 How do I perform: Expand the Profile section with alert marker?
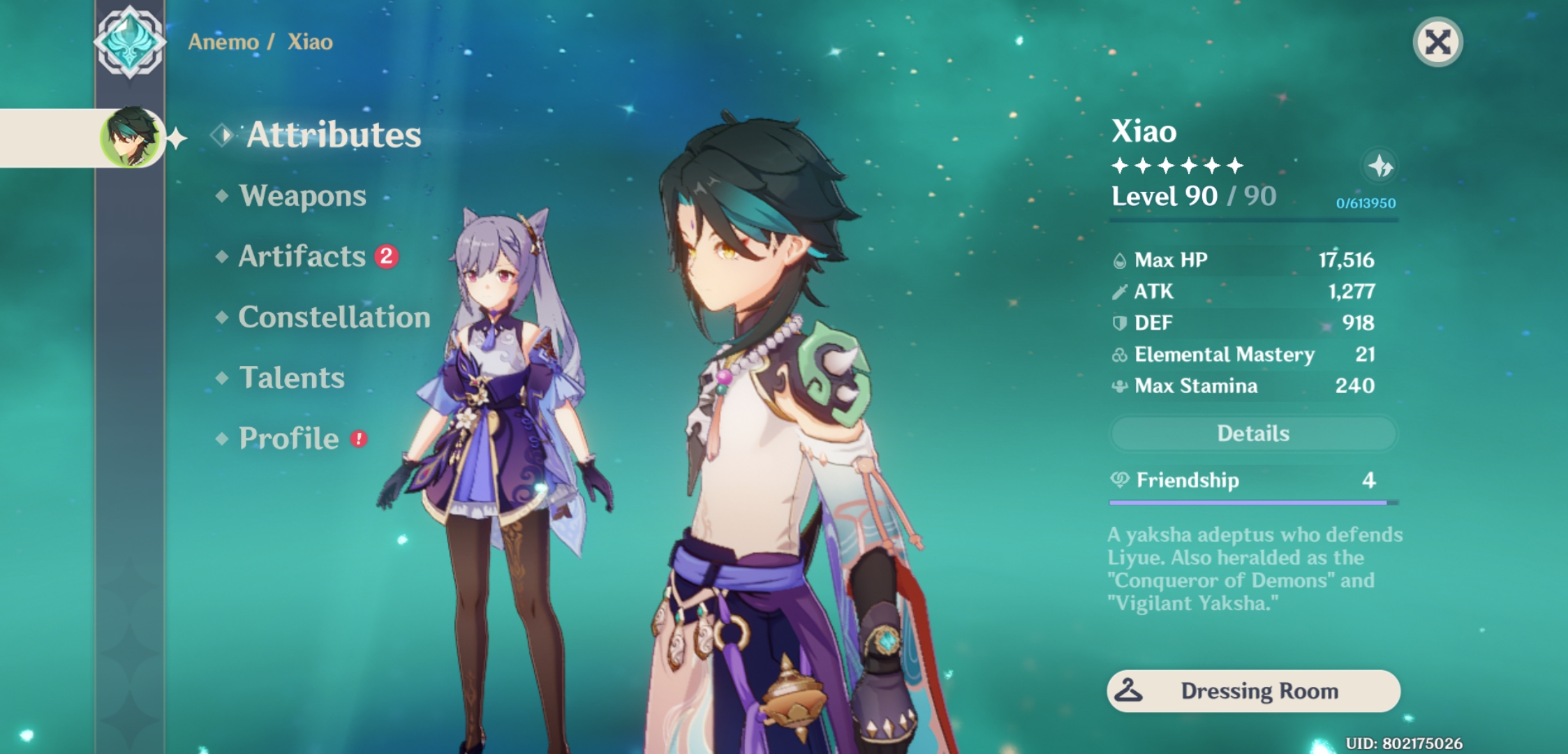tap(288, 438)
